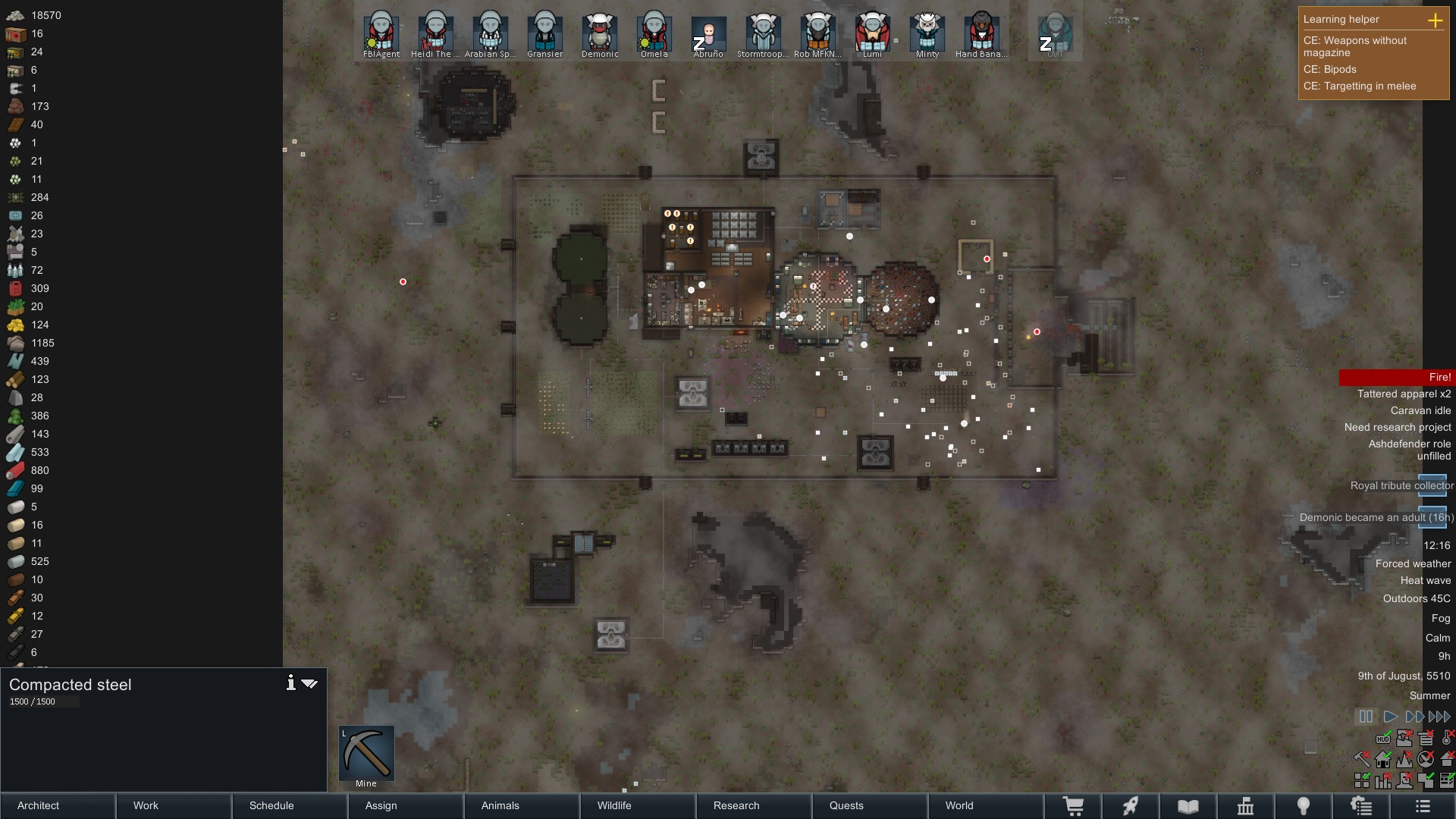Choose the Minty colonist portrait

tap(927, 33)
